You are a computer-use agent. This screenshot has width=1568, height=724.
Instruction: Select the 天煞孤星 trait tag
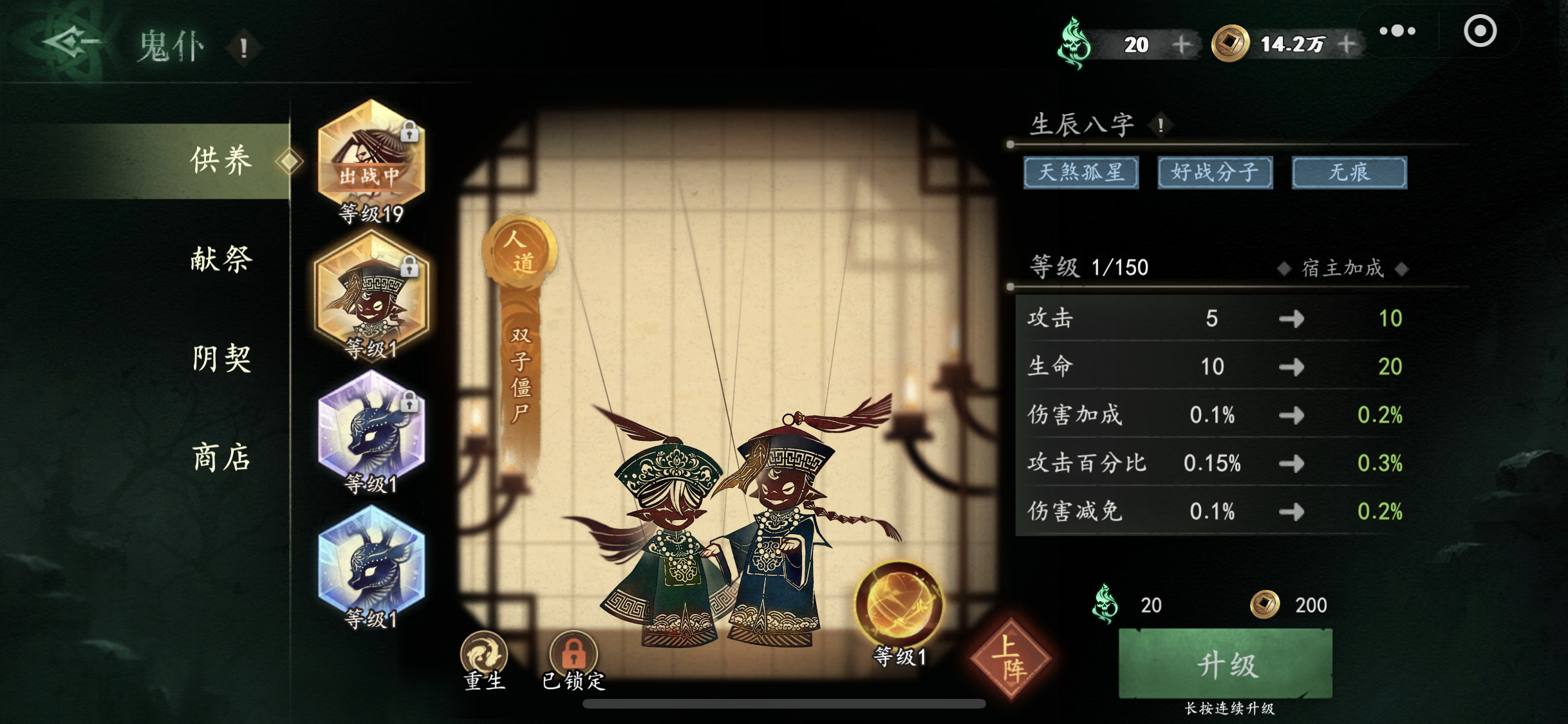pos(1080,172)
